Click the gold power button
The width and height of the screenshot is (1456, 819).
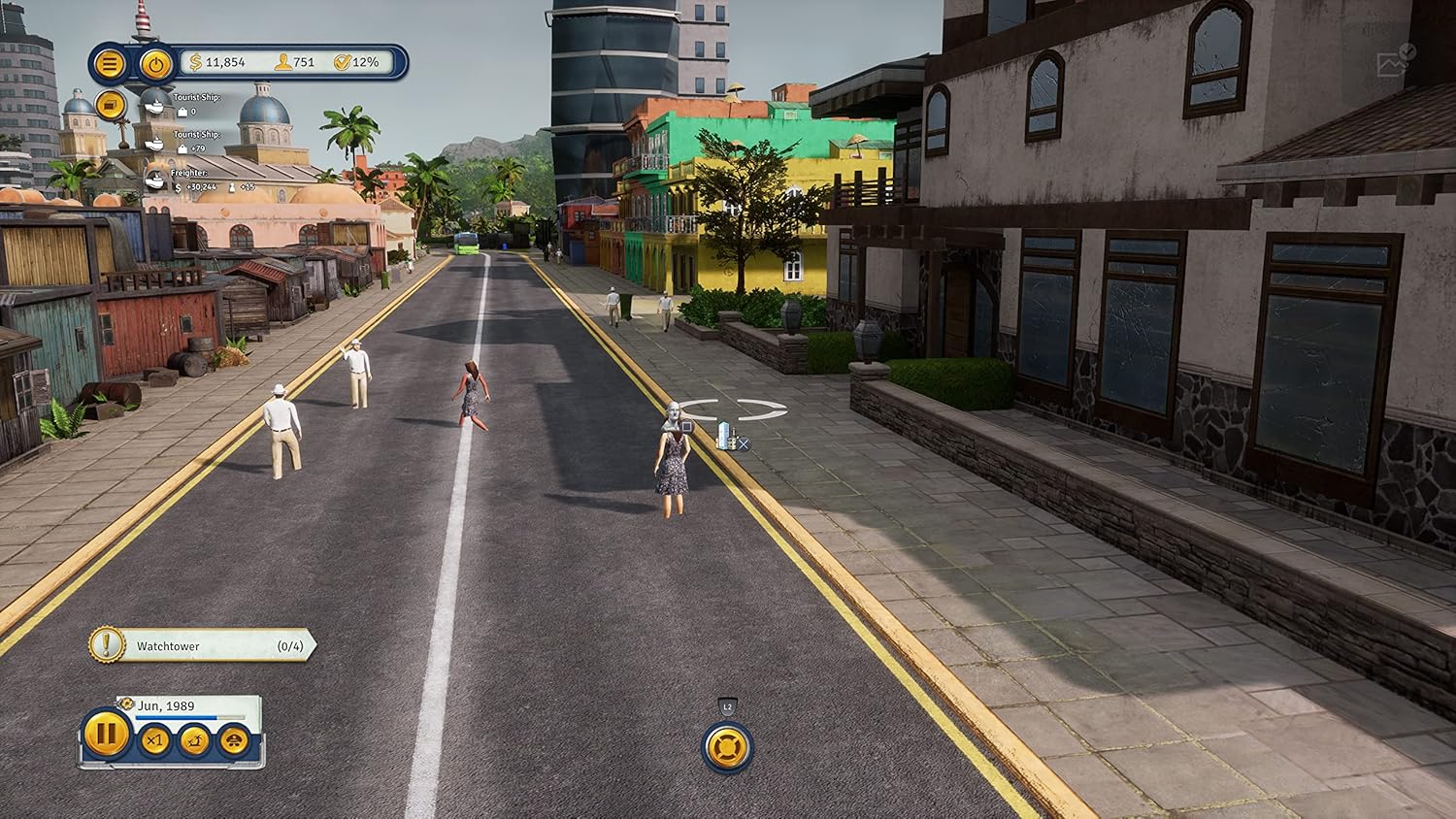point(155,64)
